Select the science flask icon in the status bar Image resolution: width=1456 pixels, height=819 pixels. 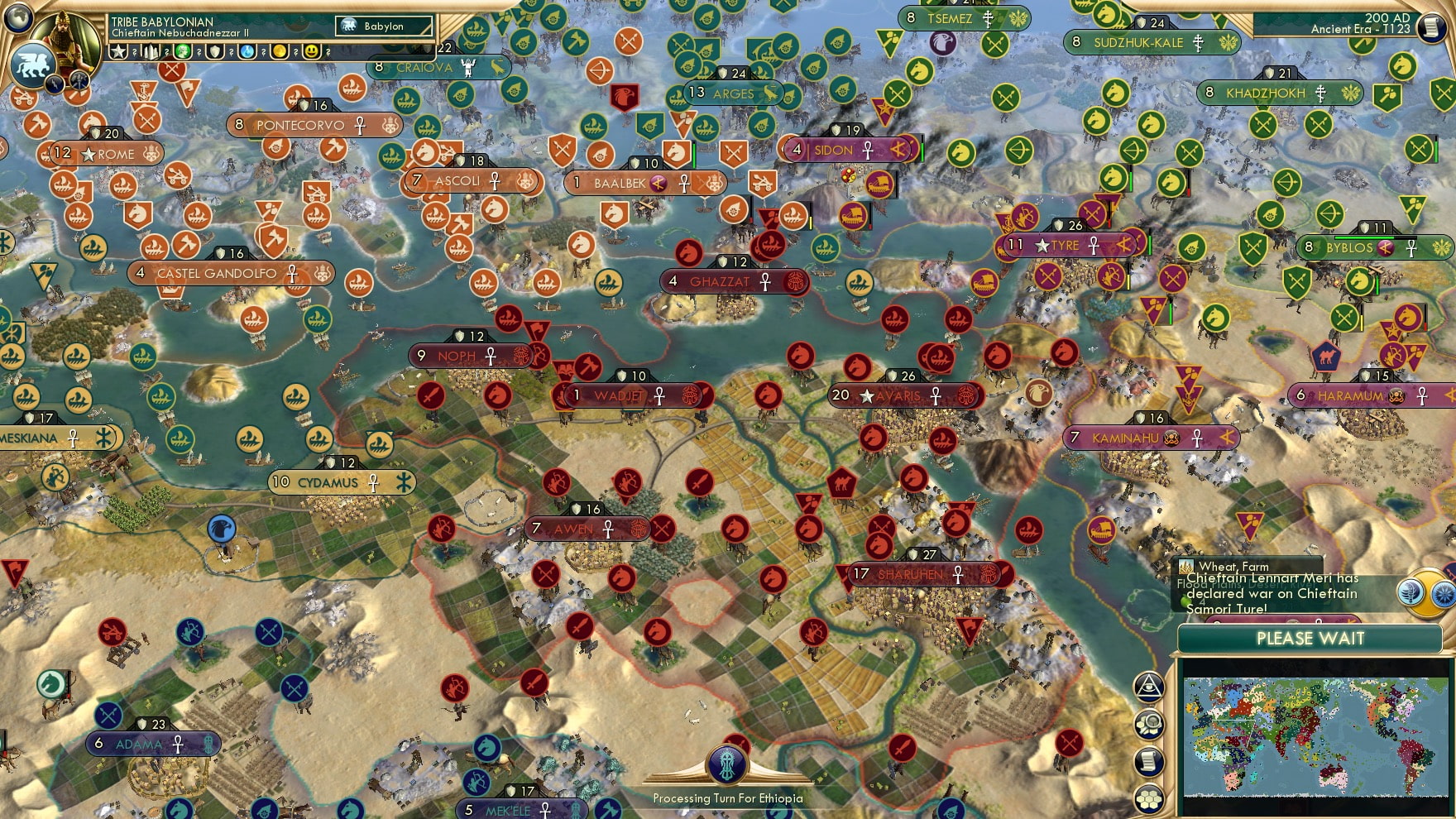(x=248, y=53)
